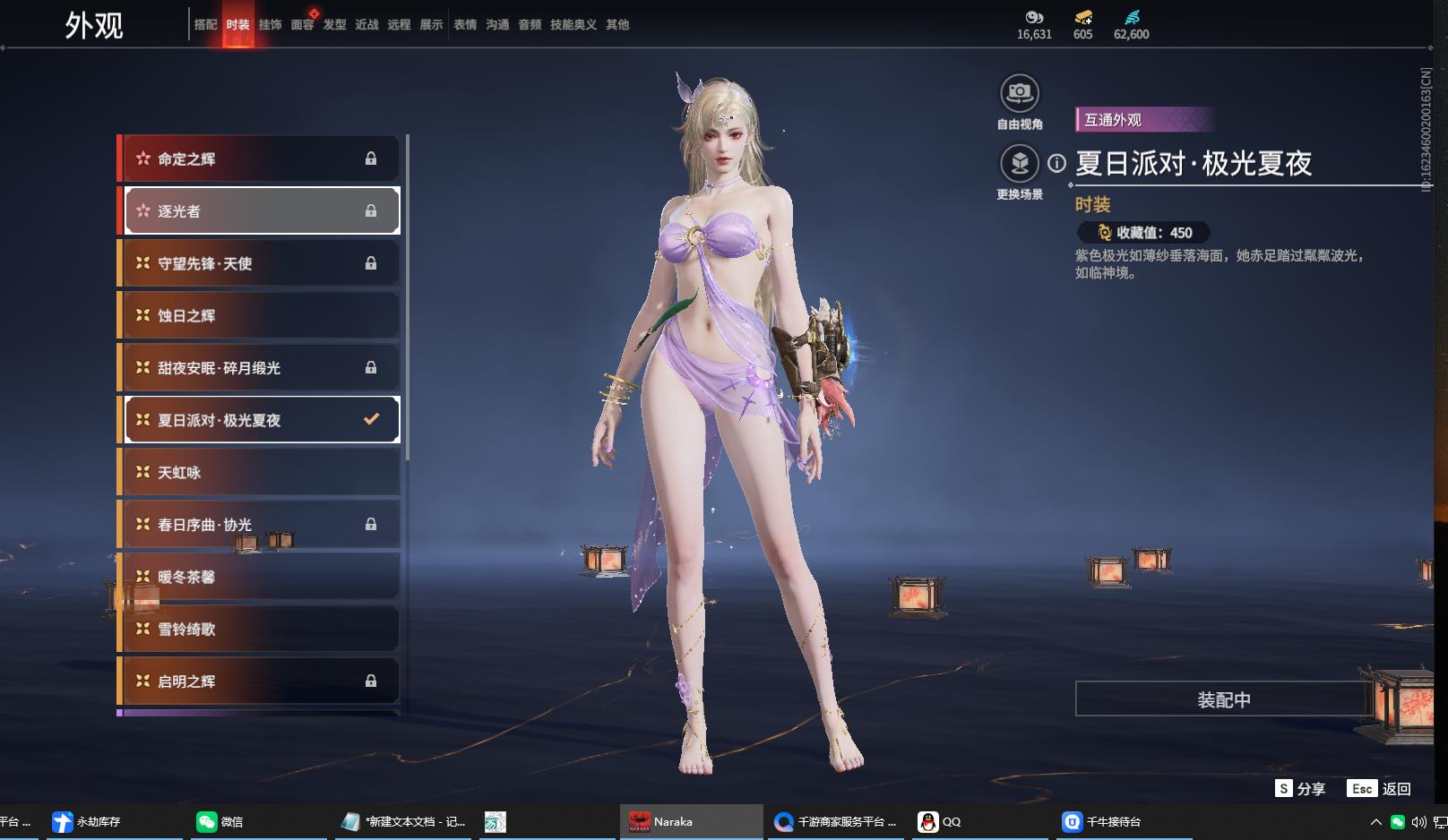1448x840 pixels.
Task: Open the 技能奥义 skills tab
Action: tap(573, 25)
